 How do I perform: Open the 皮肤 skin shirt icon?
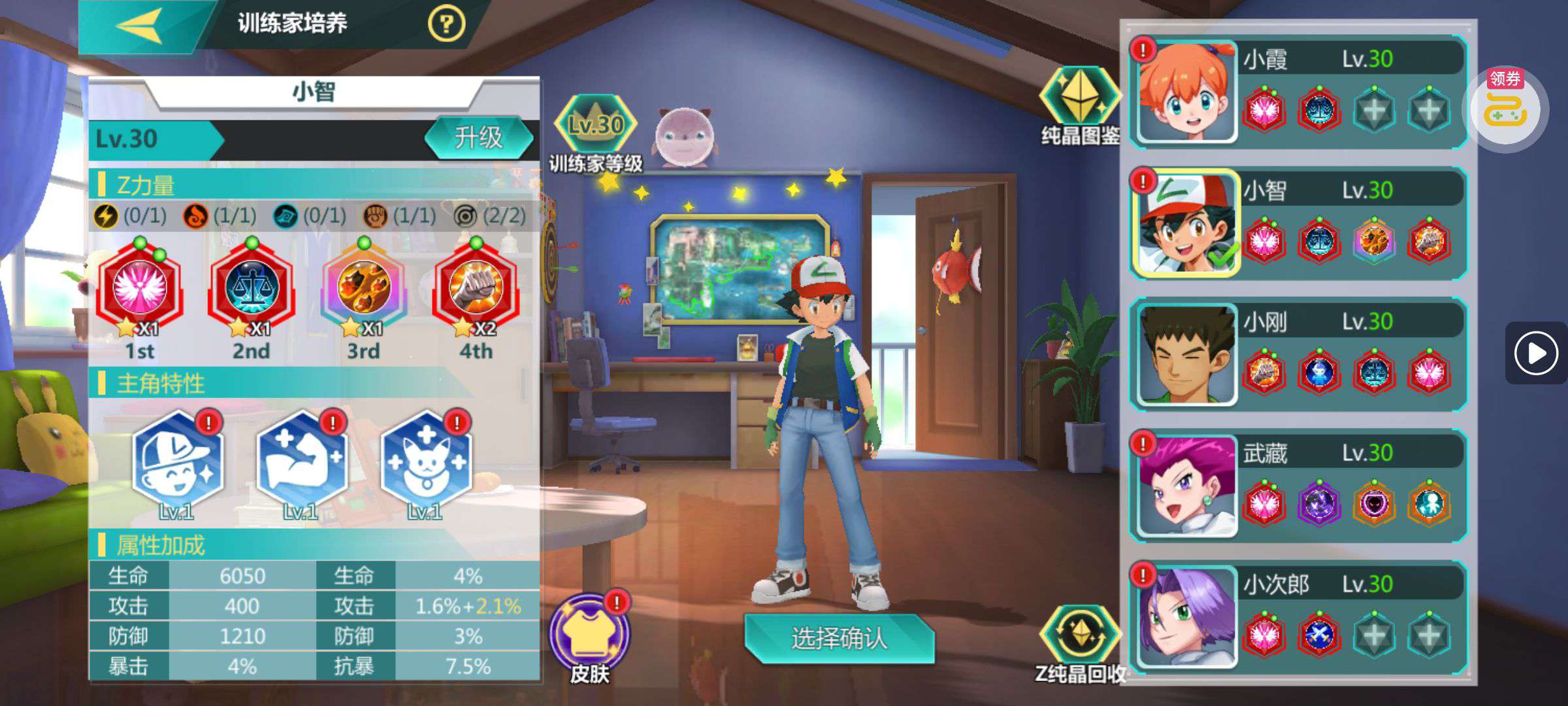[x=590, y=635]
